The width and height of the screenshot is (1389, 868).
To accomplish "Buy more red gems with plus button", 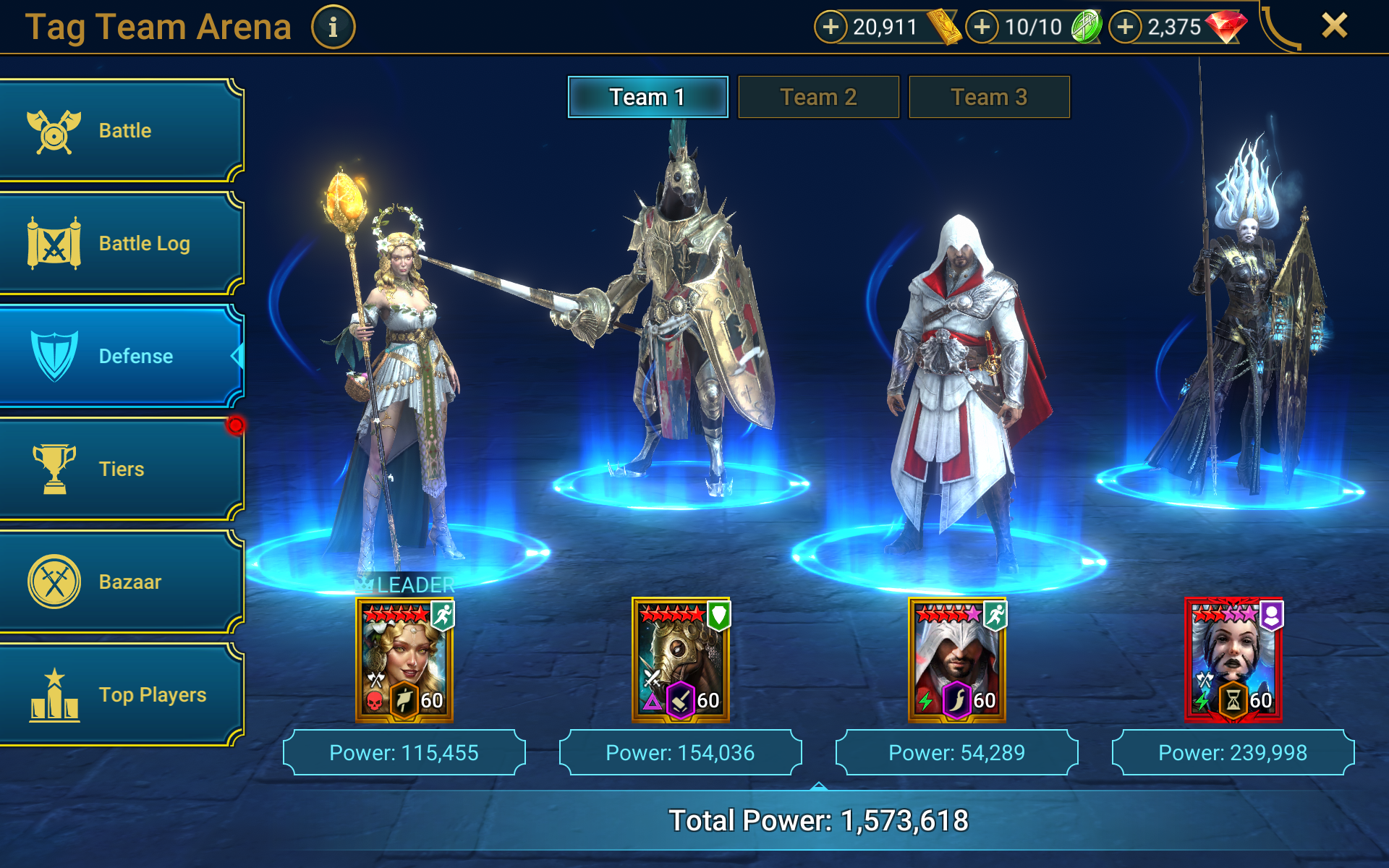I will [x=1125, y=27].
